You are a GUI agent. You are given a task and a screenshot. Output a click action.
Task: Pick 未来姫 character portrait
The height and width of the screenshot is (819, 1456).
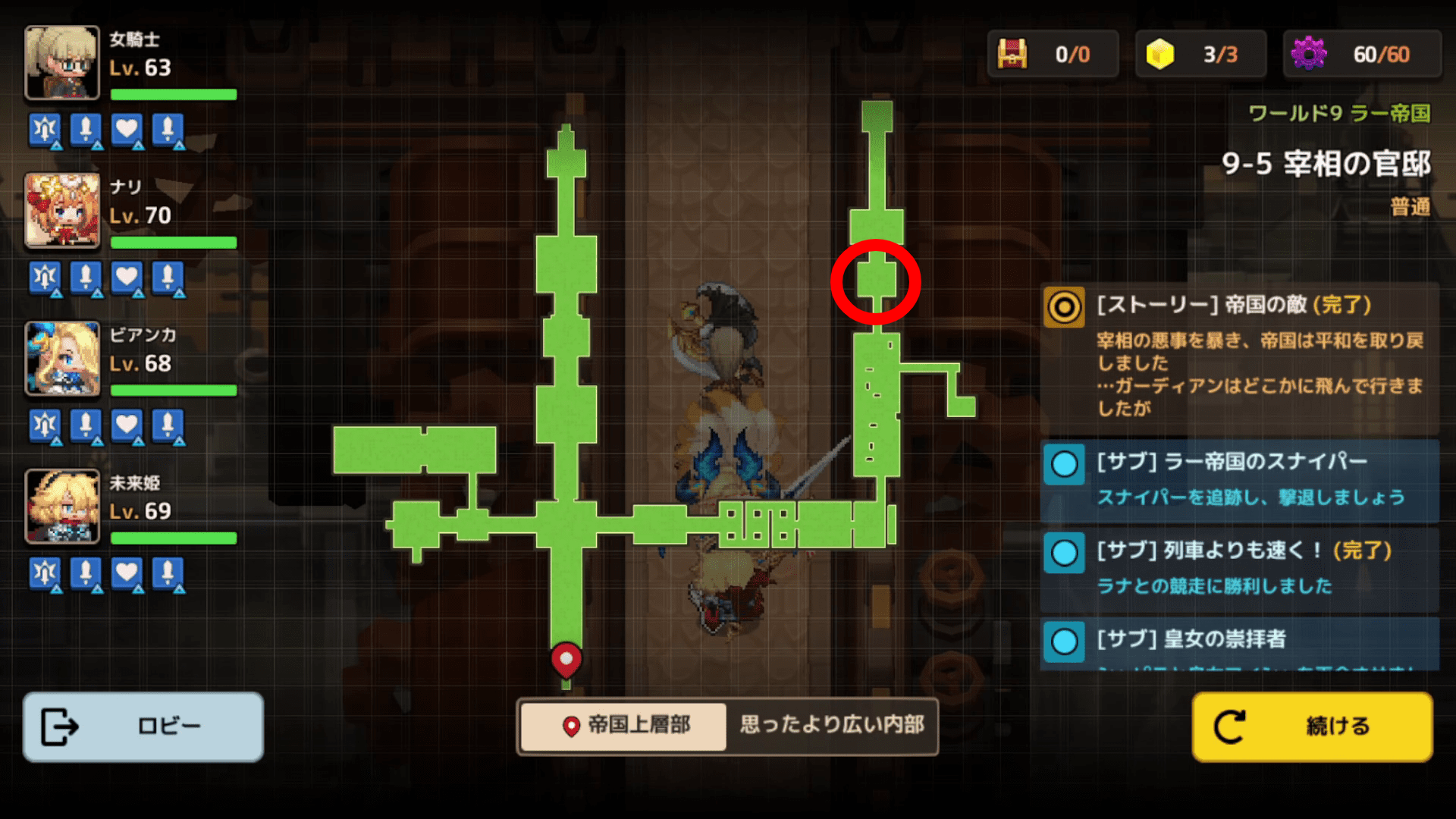[x=62, y=507]
